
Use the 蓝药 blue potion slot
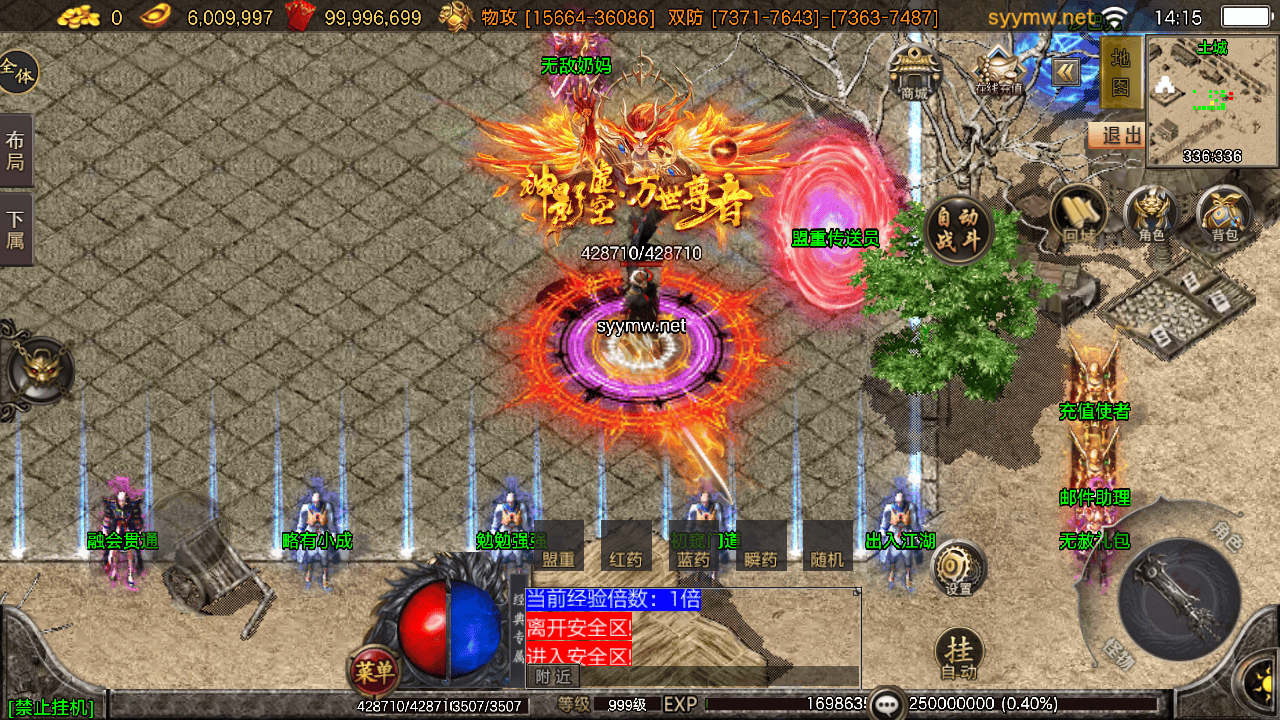coord(693,547)
